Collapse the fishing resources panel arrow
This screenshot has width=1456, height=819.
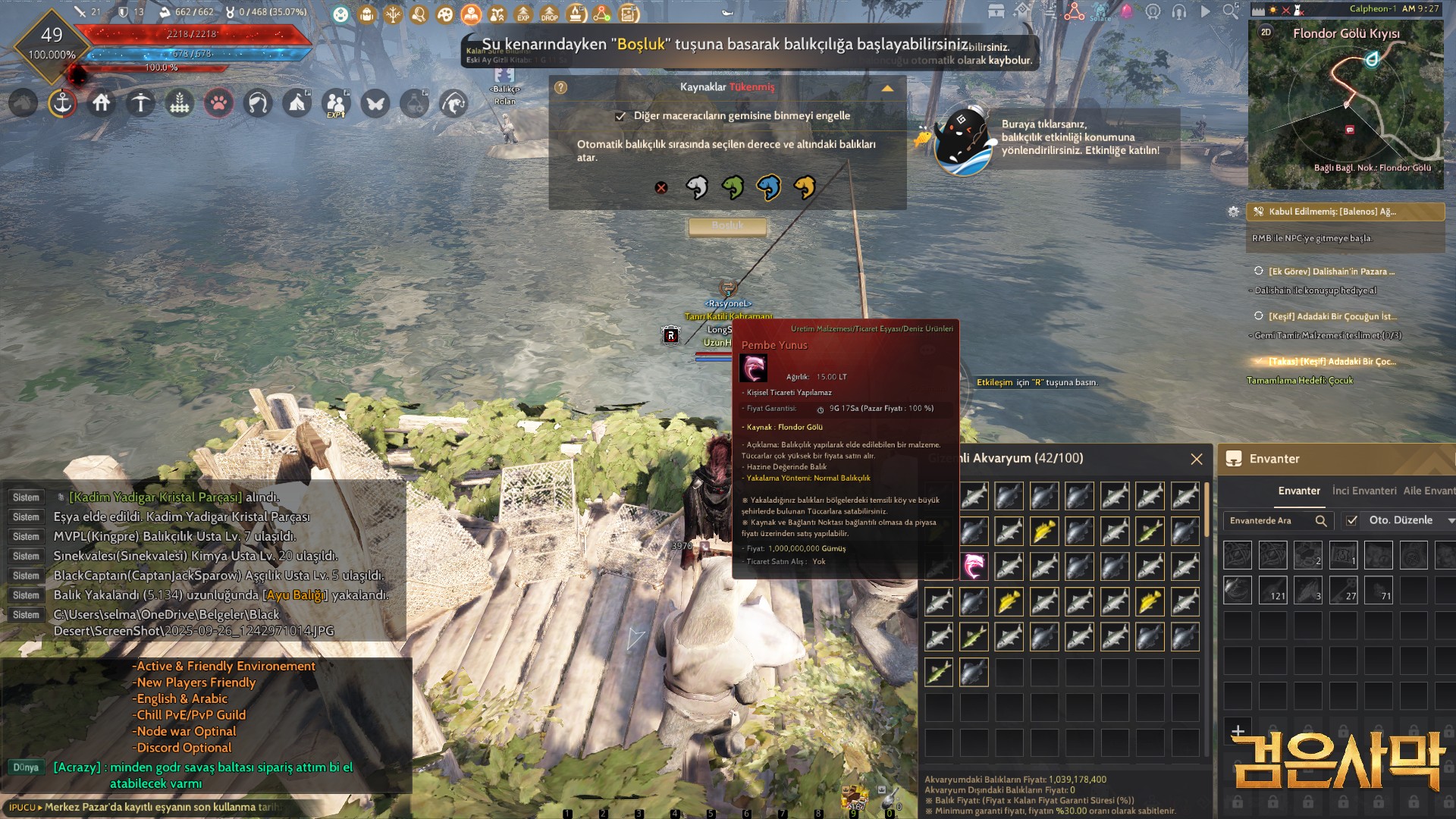pos(887,88)
